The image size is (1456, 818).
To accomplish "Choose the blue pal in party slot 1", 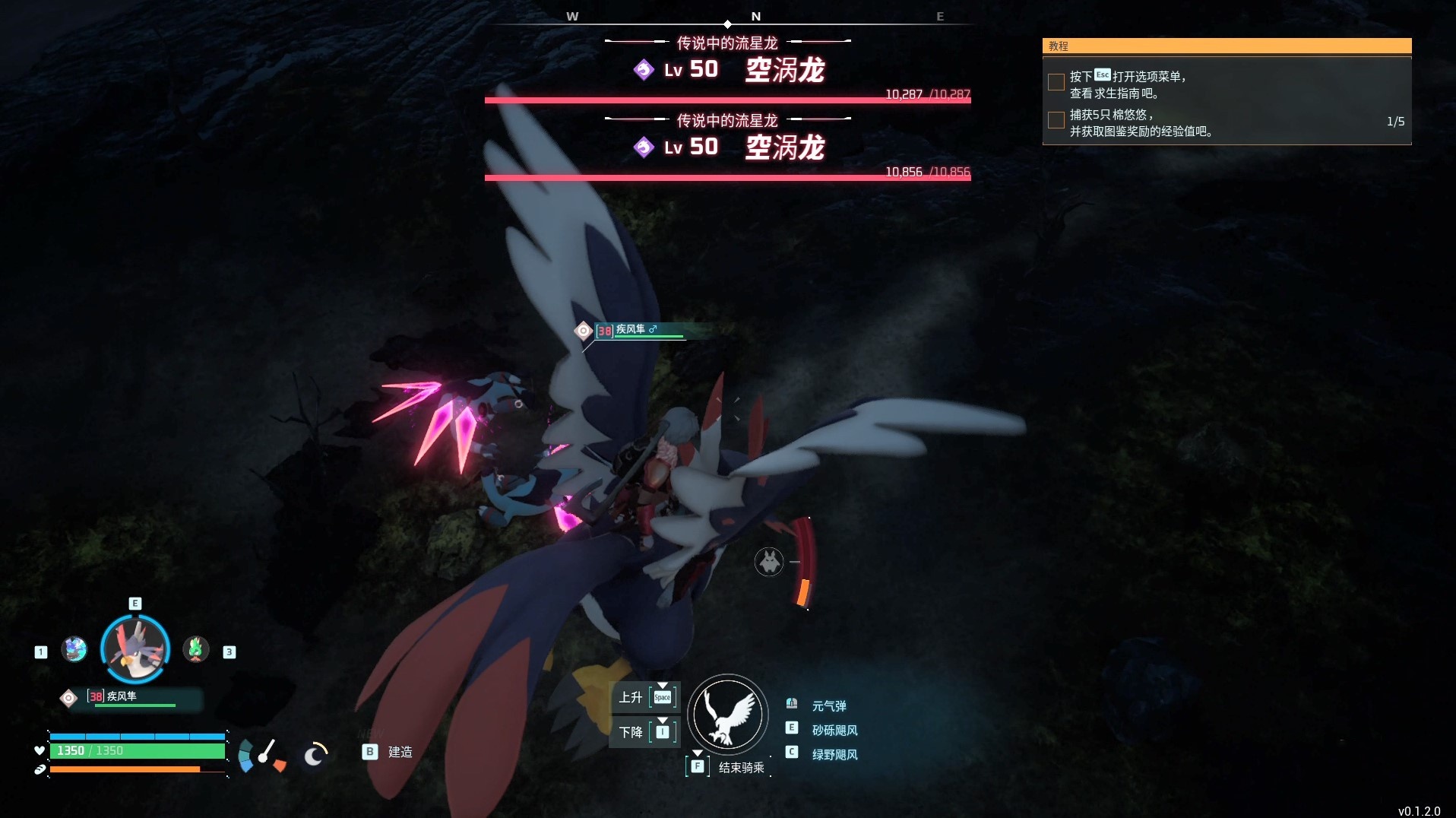I will 74,650.
